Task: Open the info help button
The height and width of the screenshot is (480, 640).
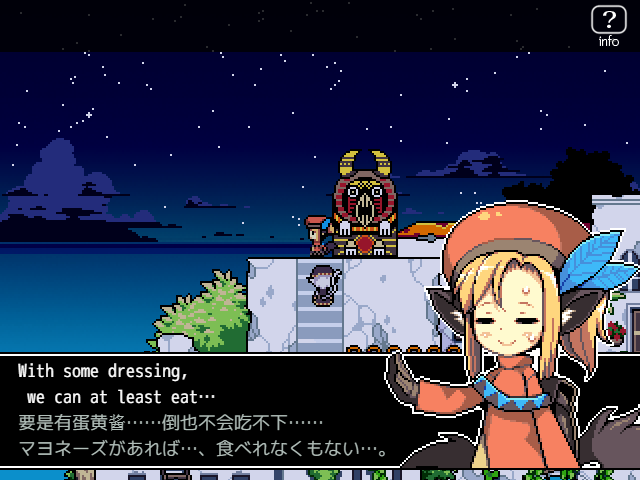Action: click(608, 25)
